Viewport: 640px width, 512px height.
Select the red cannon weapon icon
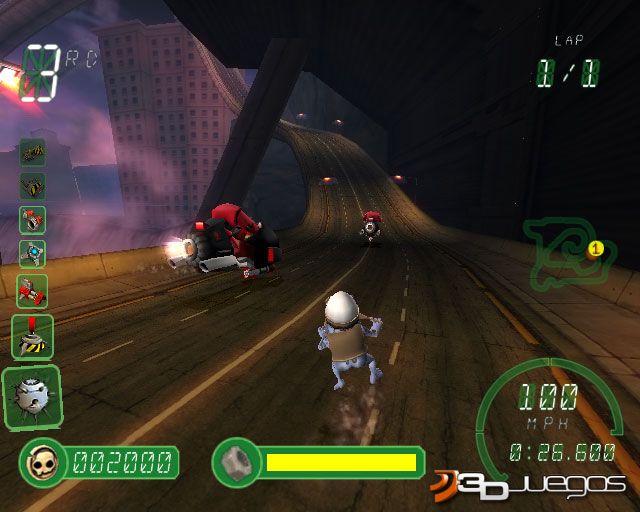tap(33, 220)
